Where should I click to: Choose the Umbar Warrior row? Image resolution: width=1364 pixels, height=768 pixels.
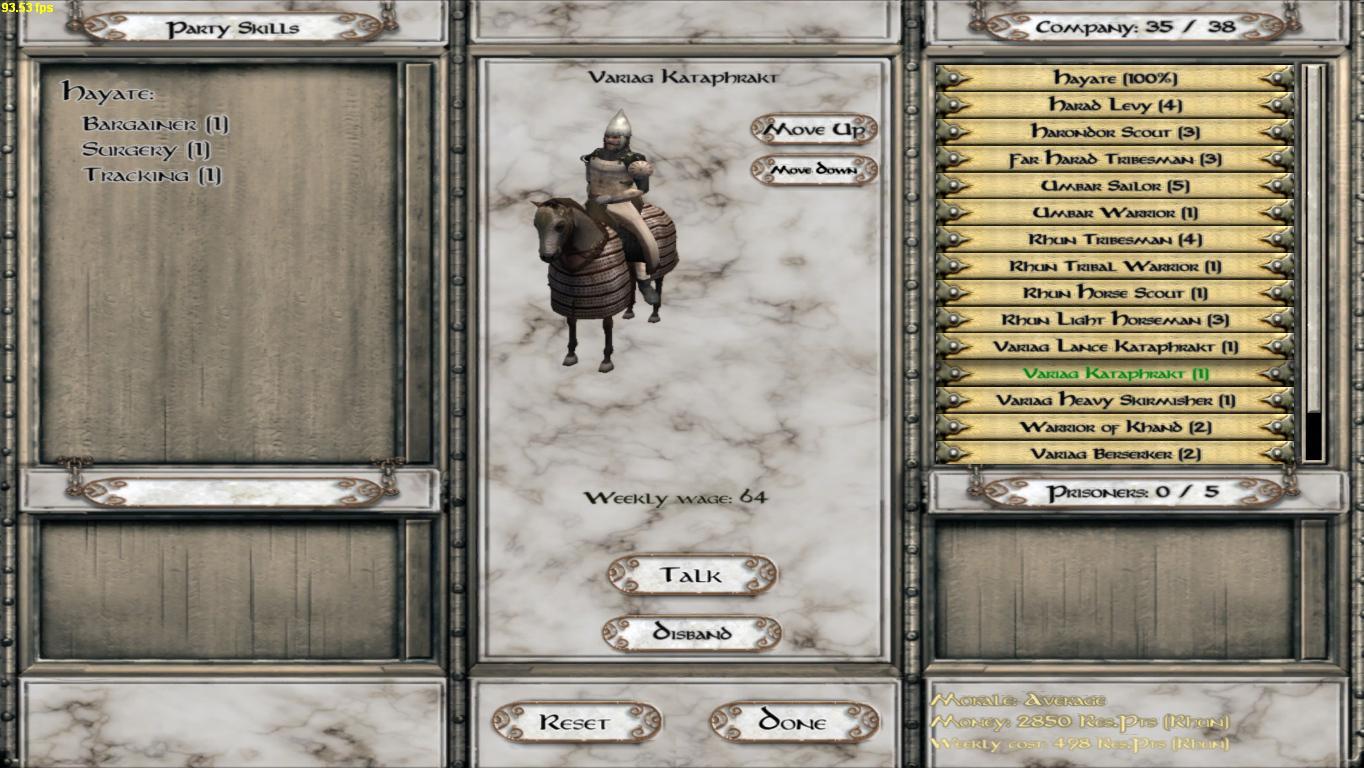(1115, 213)
